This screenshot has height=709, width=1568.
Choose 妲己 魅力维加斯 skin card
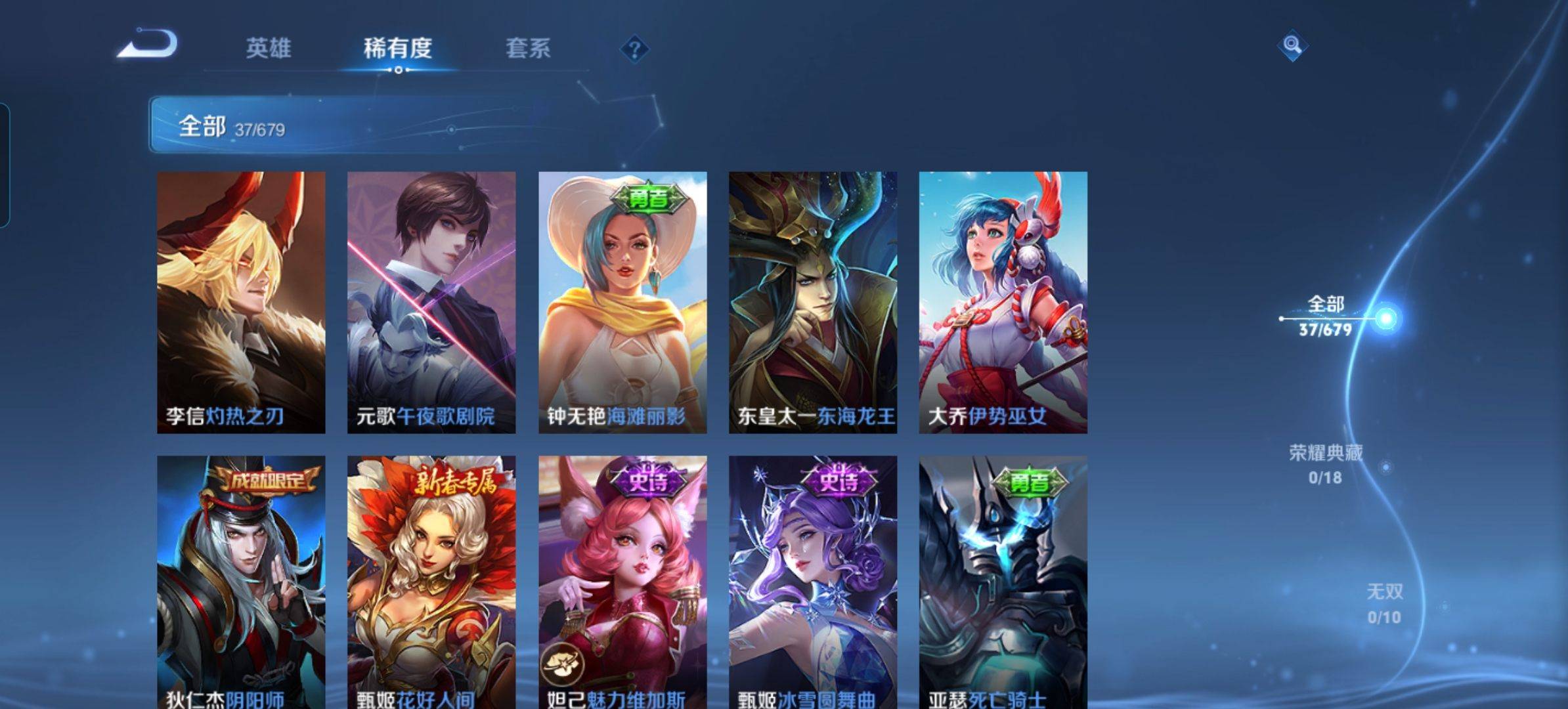click(x=622, y=581)
